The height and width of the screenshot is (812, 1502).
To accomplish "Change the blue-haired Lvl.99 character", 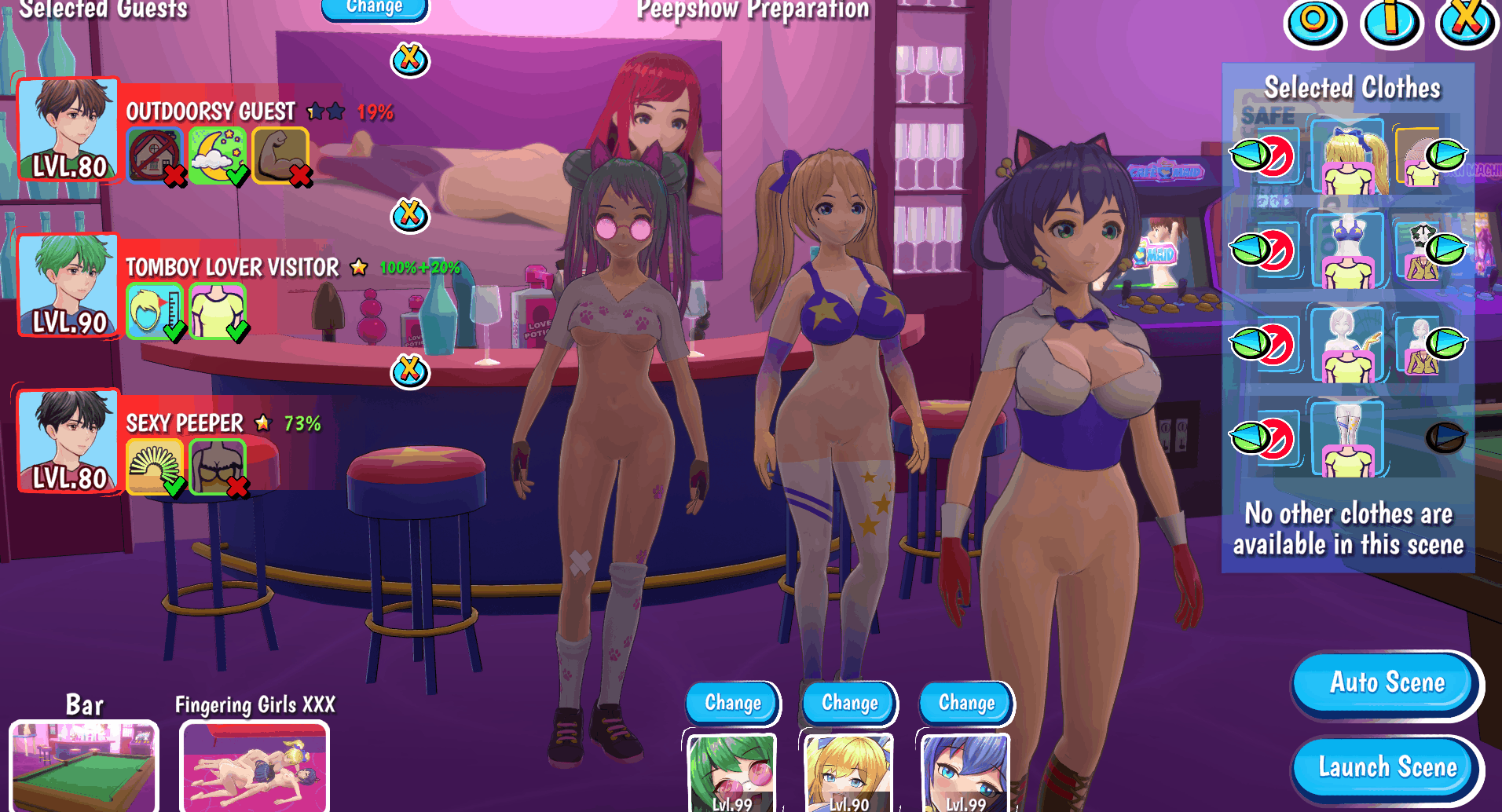I will [x=966, y=703].
